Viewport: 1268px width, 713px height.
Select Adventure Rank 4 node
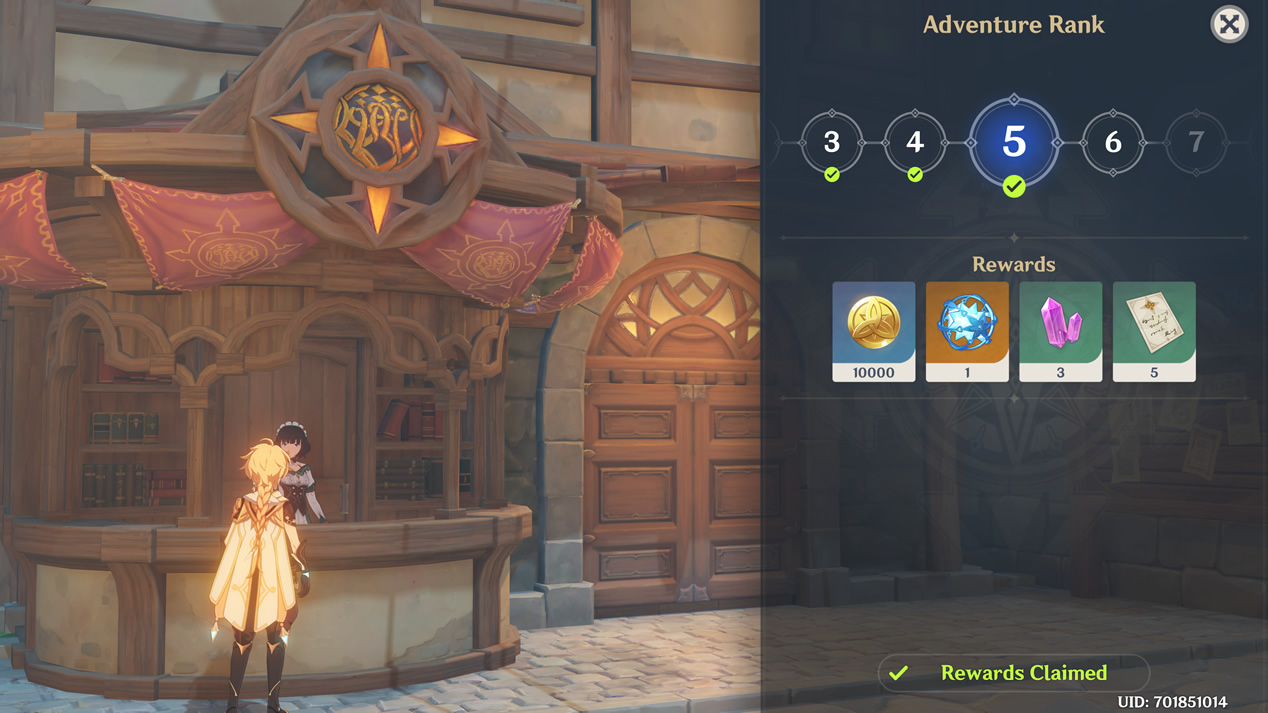(914, 143)
